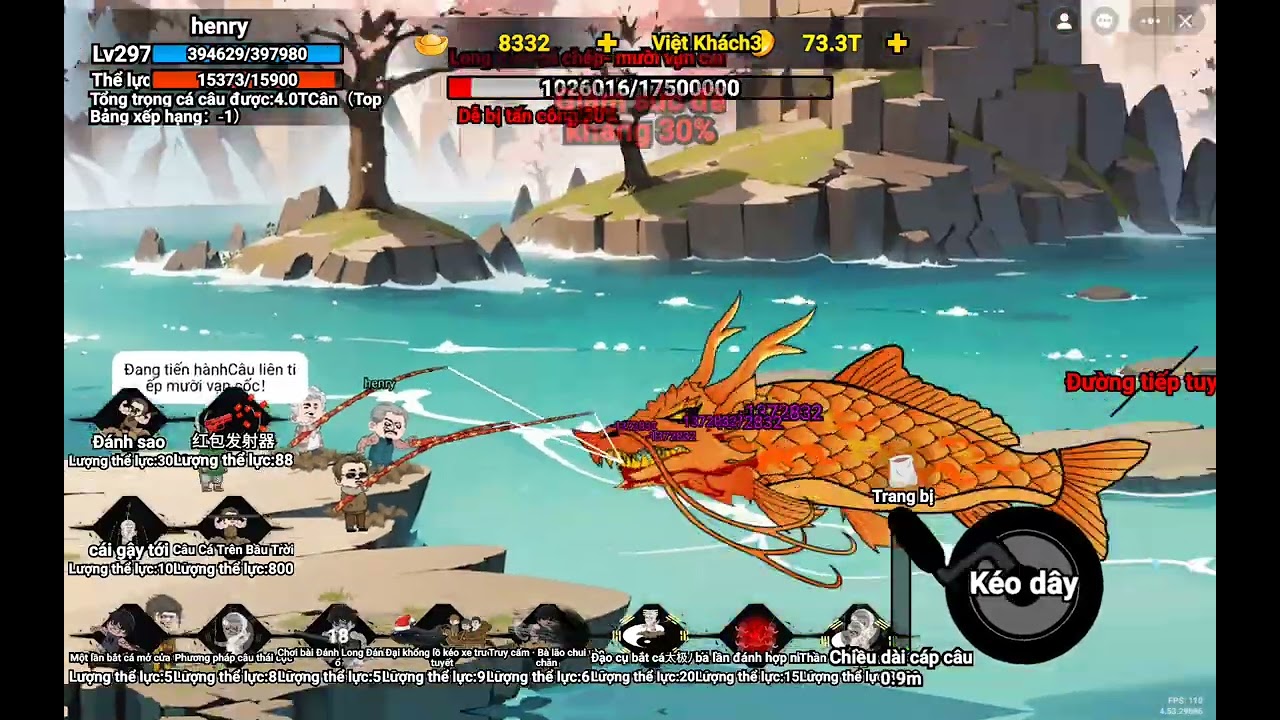
Task: Open the player profile icon
Action: pyautogui.click(x=1064, y=21)
